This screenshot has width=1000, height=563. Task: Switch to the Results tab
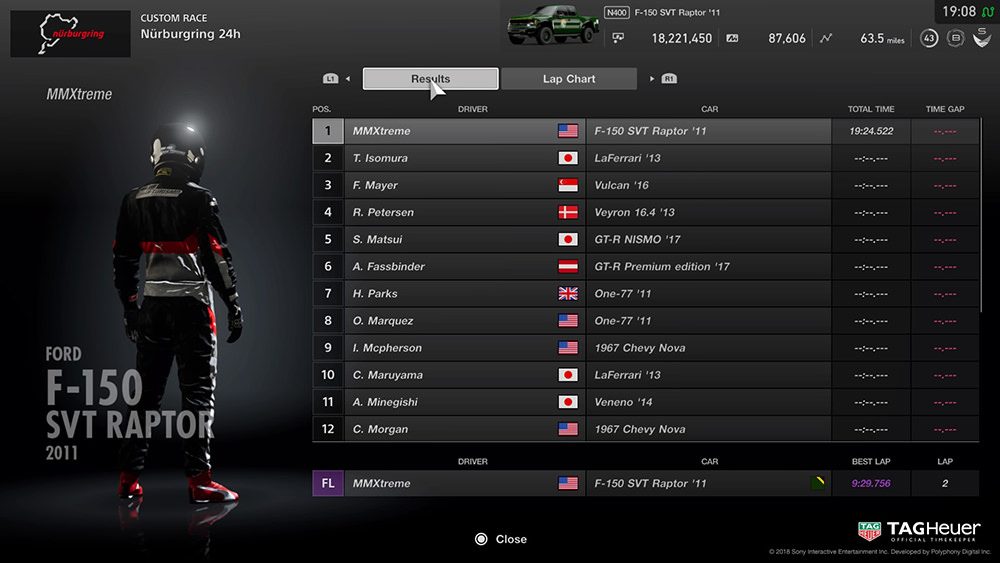coord(430,79)
